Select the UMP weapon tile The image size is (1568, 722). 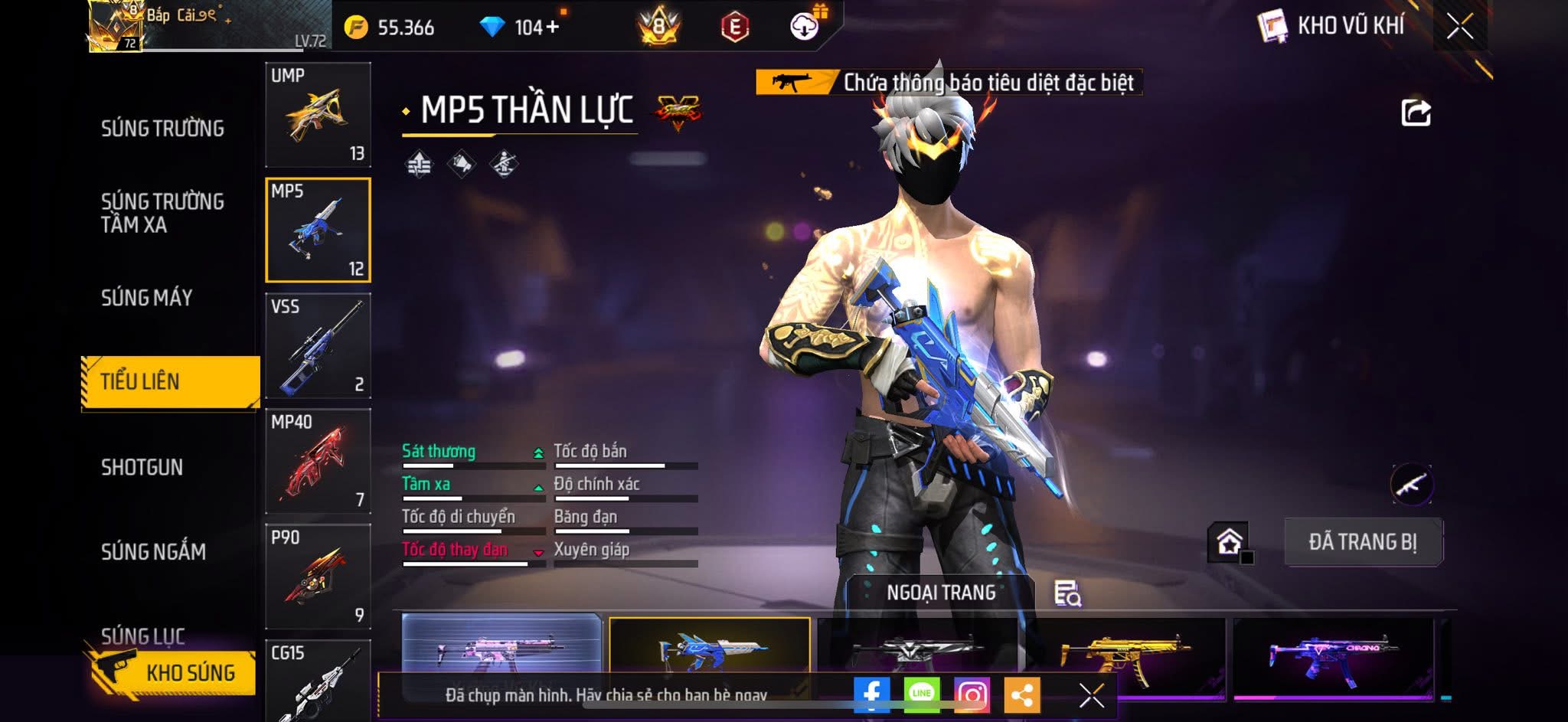[318, 115]
